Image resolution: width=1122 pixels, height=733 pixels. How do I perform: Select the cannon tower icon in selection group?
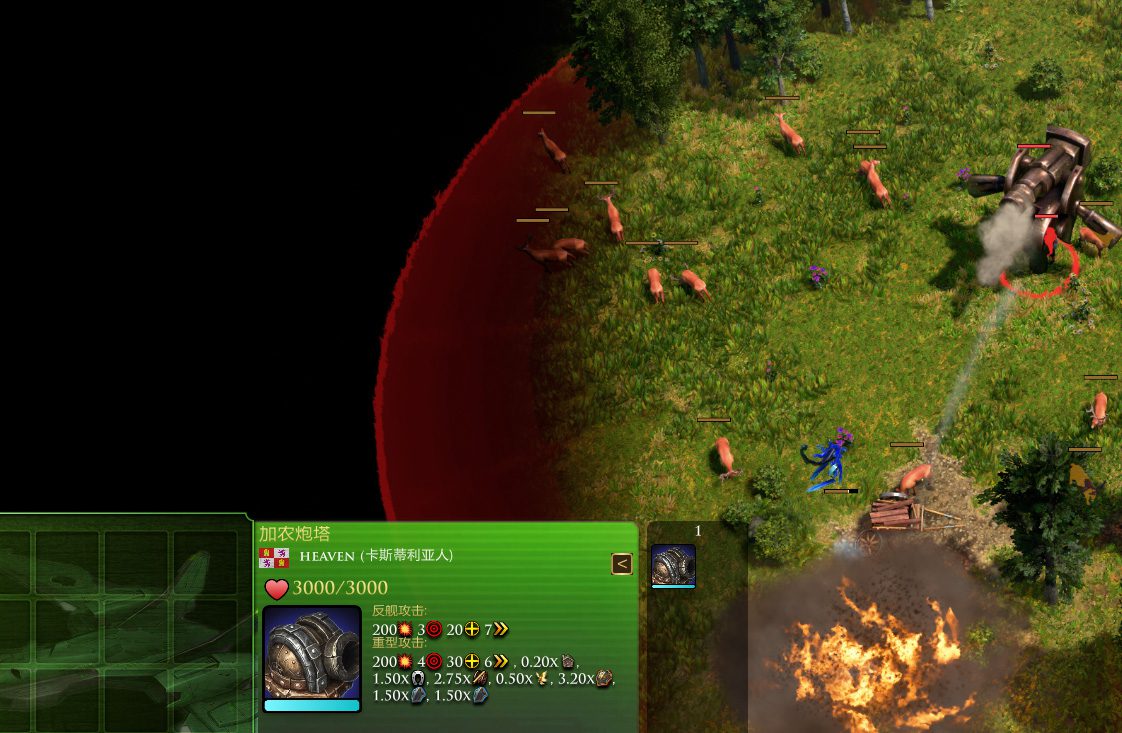click(673, 565)
